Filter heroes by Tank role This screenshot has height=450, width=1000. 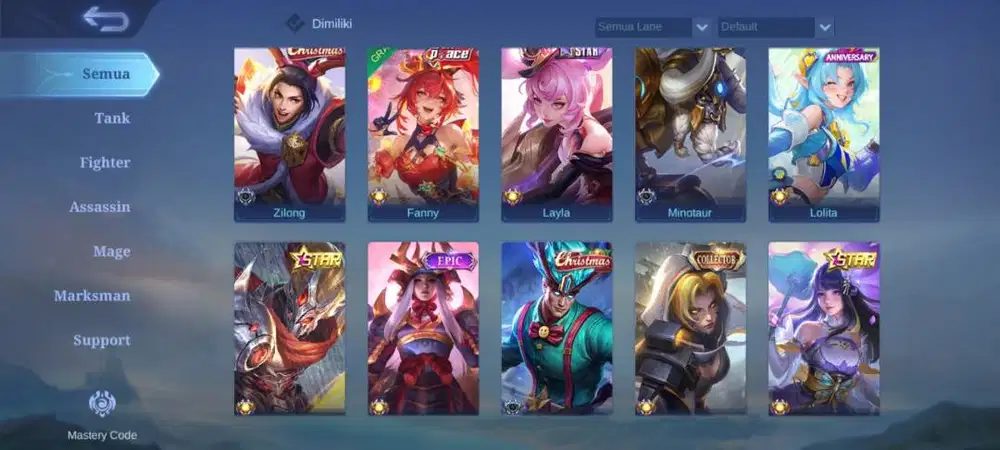112,118
